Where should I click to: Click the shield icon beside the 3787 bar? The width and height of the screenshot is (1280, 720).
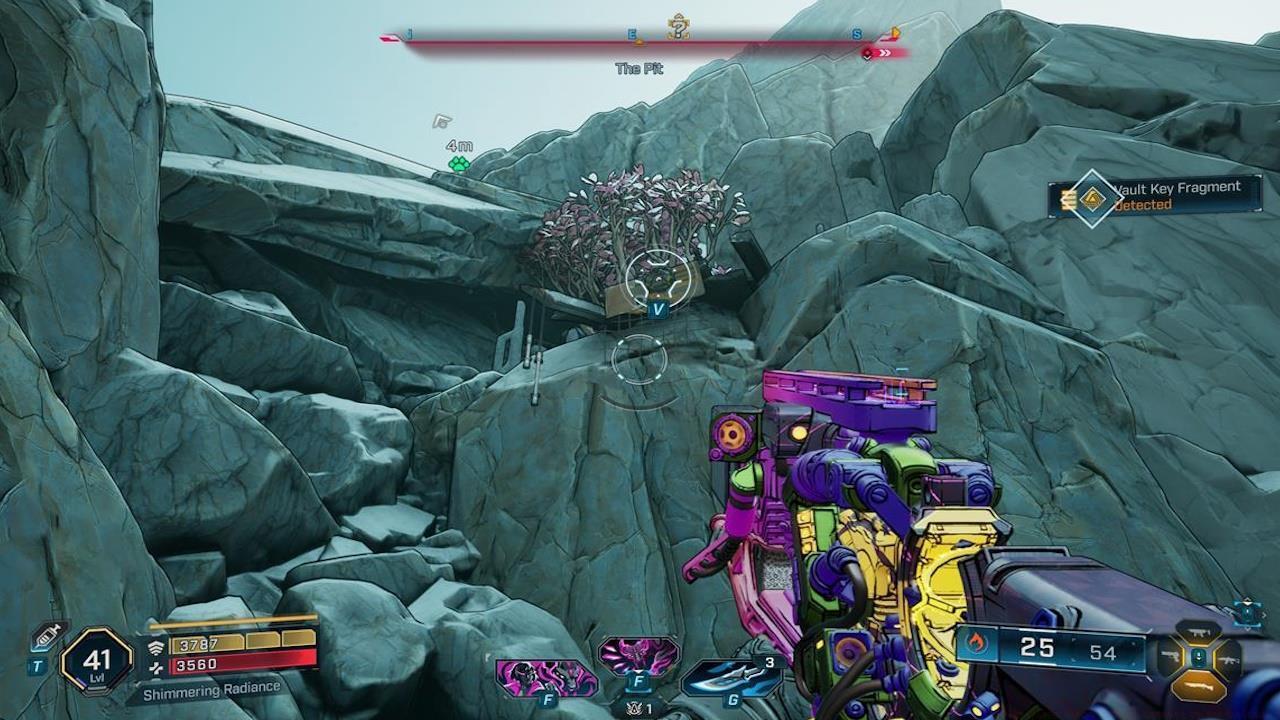(156, 646)
